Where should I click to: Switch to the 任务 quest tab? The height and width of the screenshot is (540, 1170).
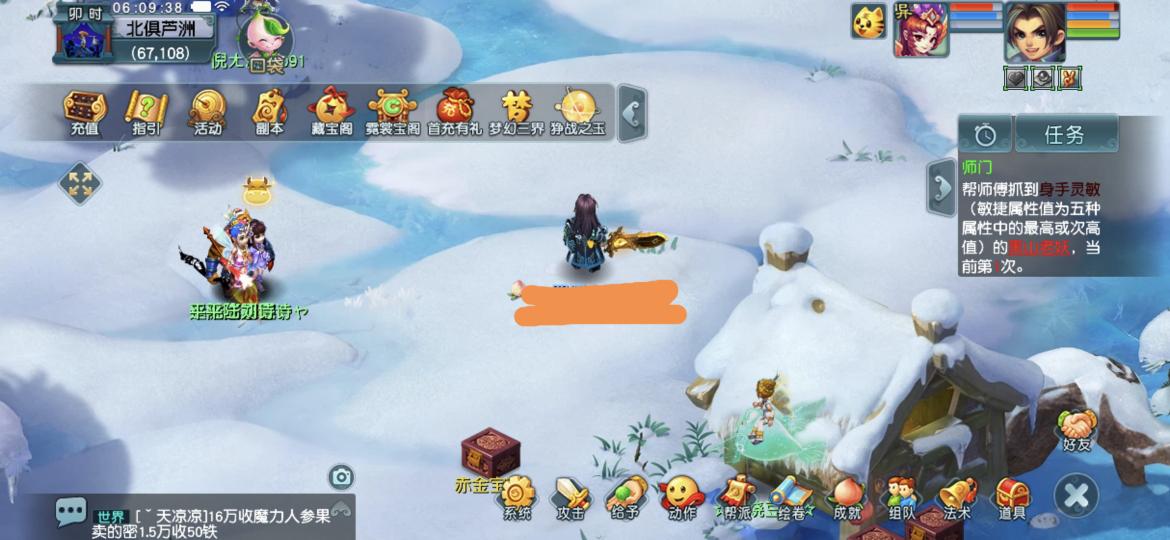point(1065,135)
